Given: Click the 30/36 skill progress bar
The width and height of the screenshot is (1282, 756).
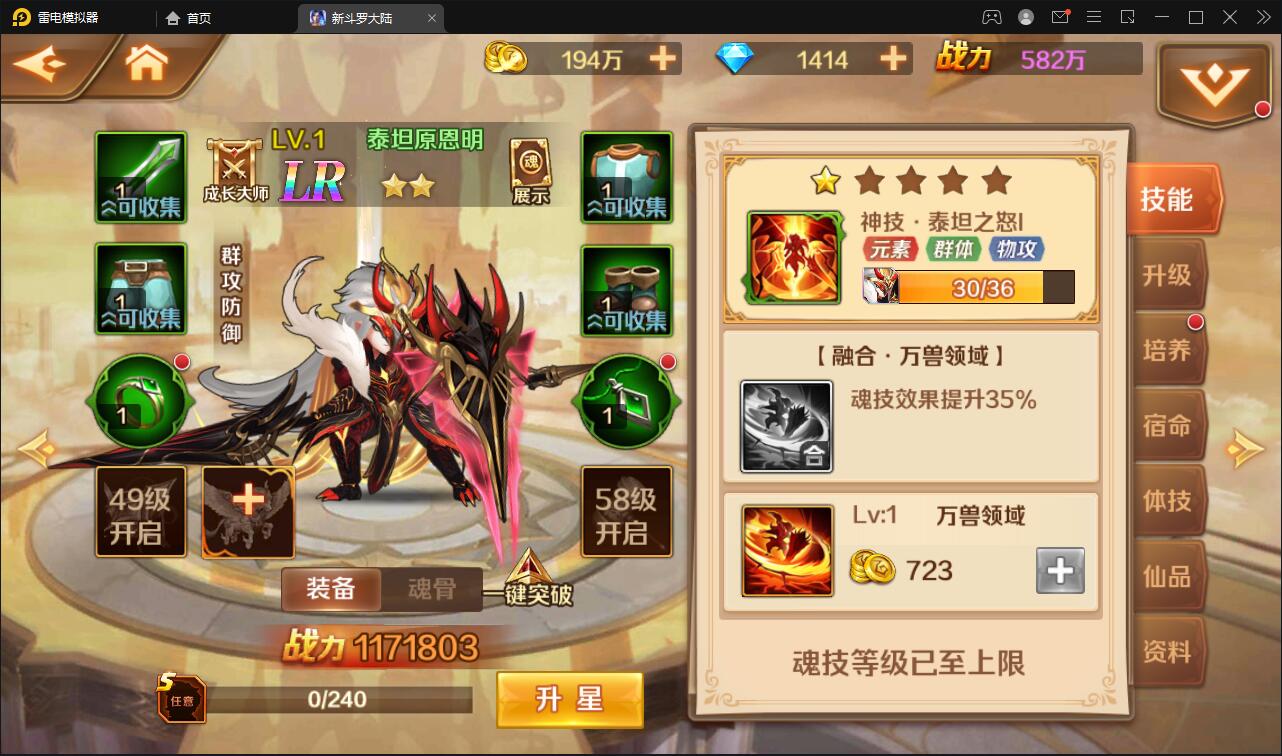Looking at the screenshot, I should pyautogui.click(x=981, y=289).
